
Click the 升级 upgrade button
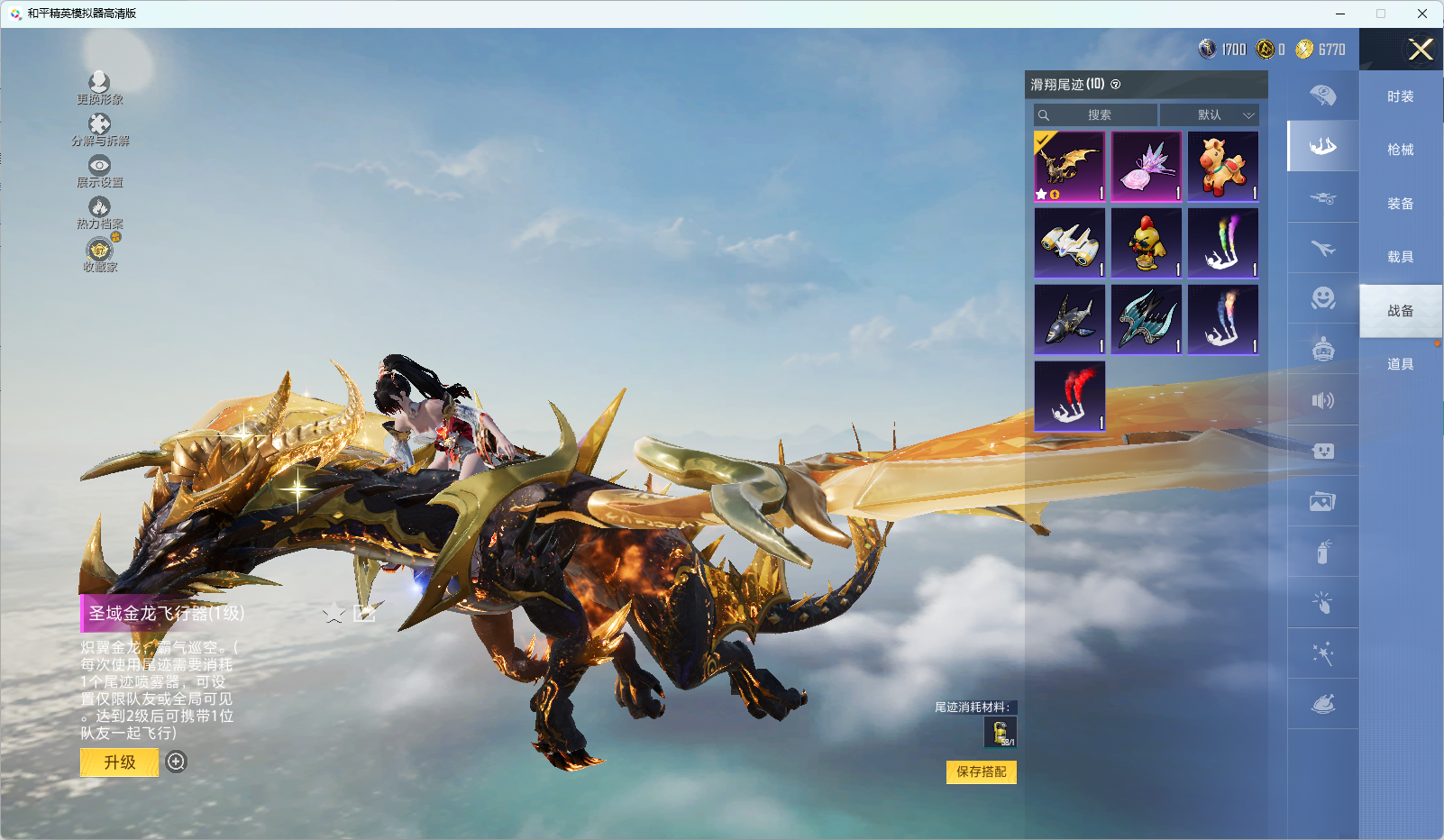click(119, 762)
